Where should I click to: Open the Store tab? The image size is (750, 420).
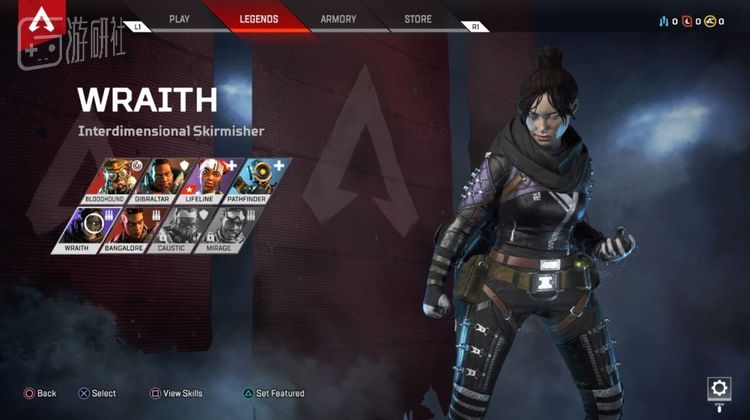tap(418, 19)
